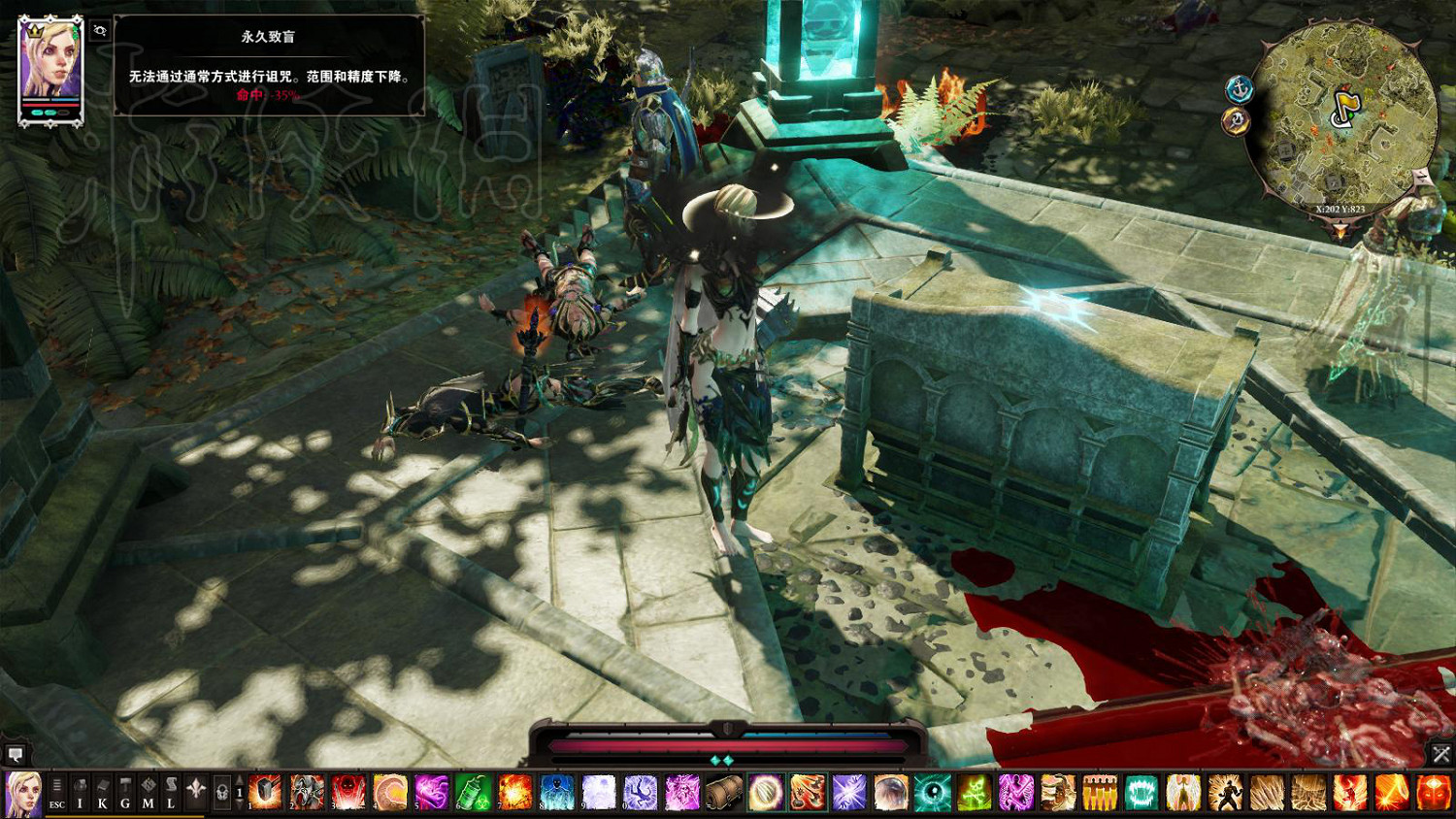Toggle the hotbar padlock

221,793
